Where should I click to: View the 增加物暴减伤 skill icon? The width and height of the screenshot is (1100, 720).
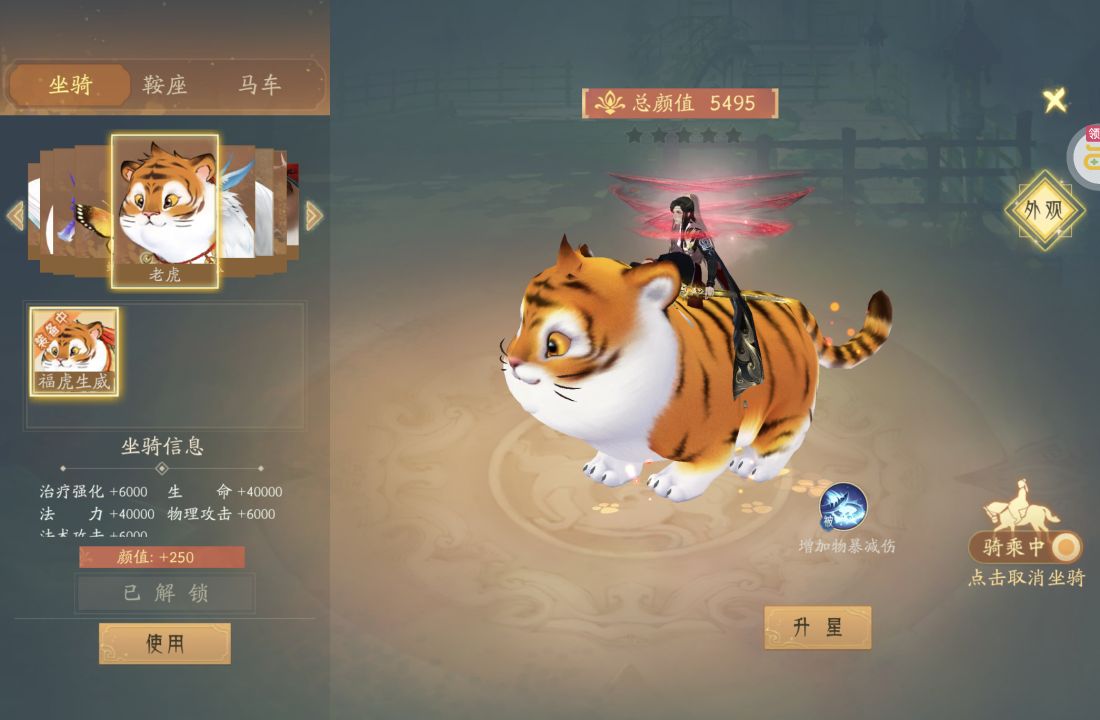[x=843, y=507]
